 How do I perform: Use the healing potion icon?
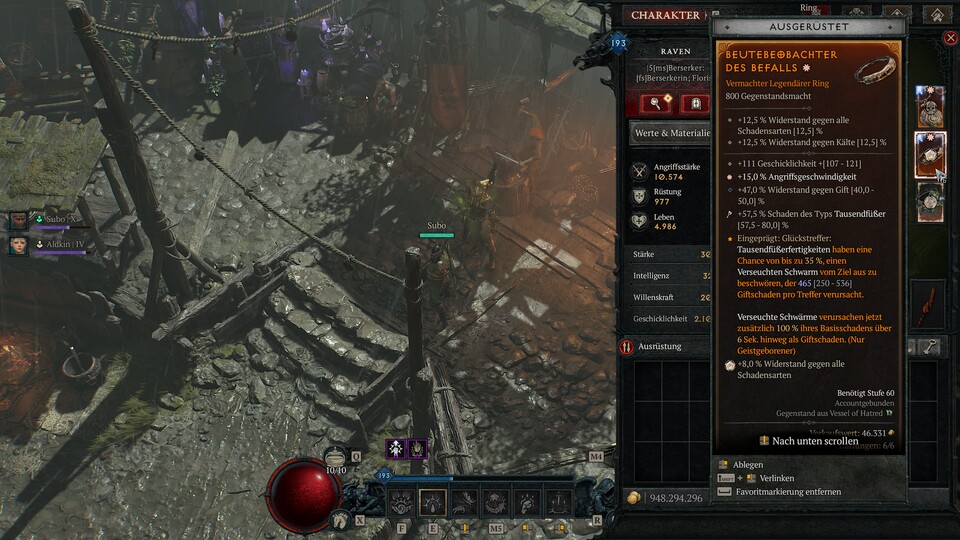[x=336, y=458]
